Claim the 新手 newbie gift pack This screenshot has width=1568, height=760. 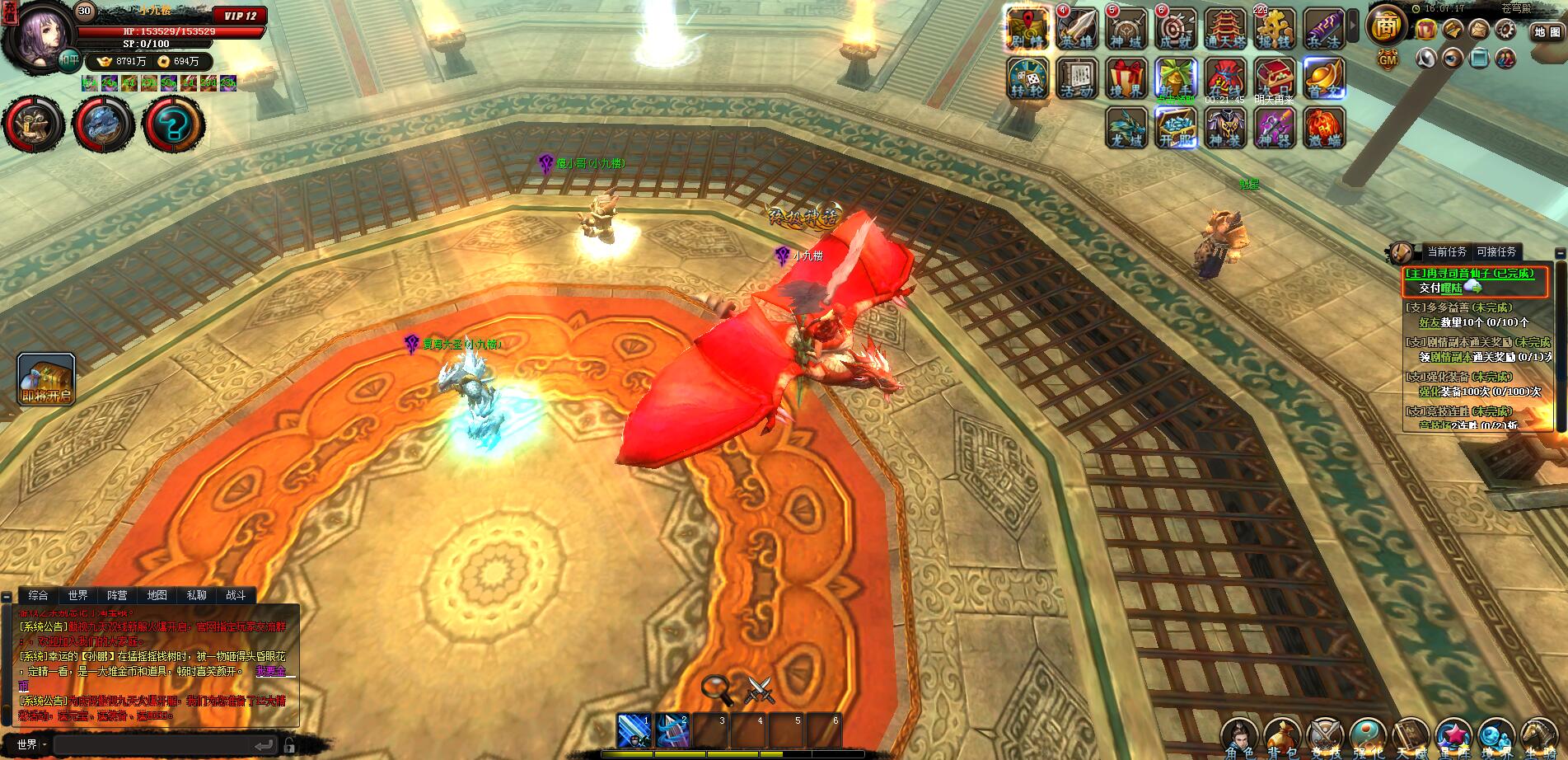(1176, 78)
